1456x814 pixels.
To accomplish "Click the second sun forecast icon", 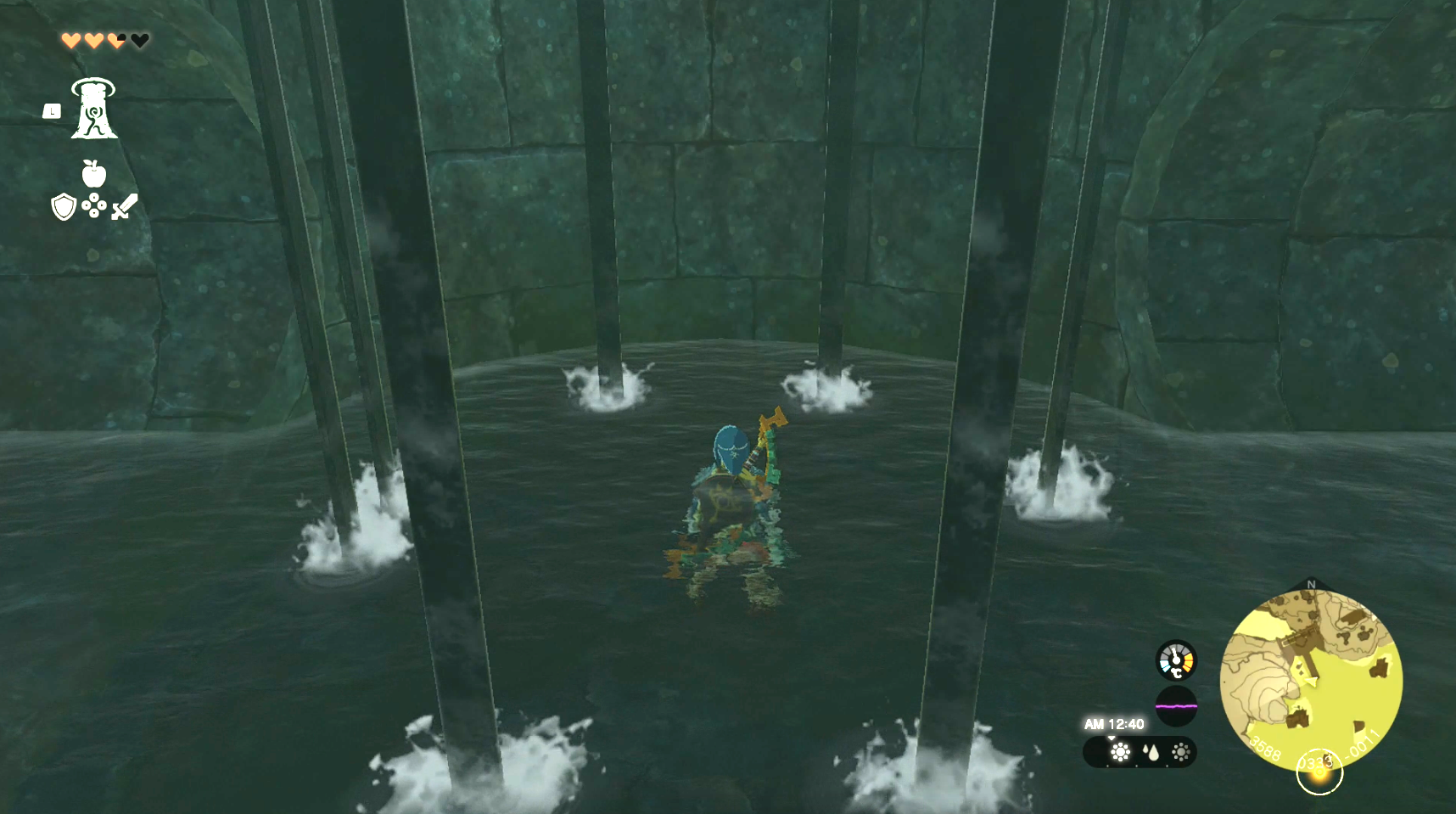I will pos(1181,751).
